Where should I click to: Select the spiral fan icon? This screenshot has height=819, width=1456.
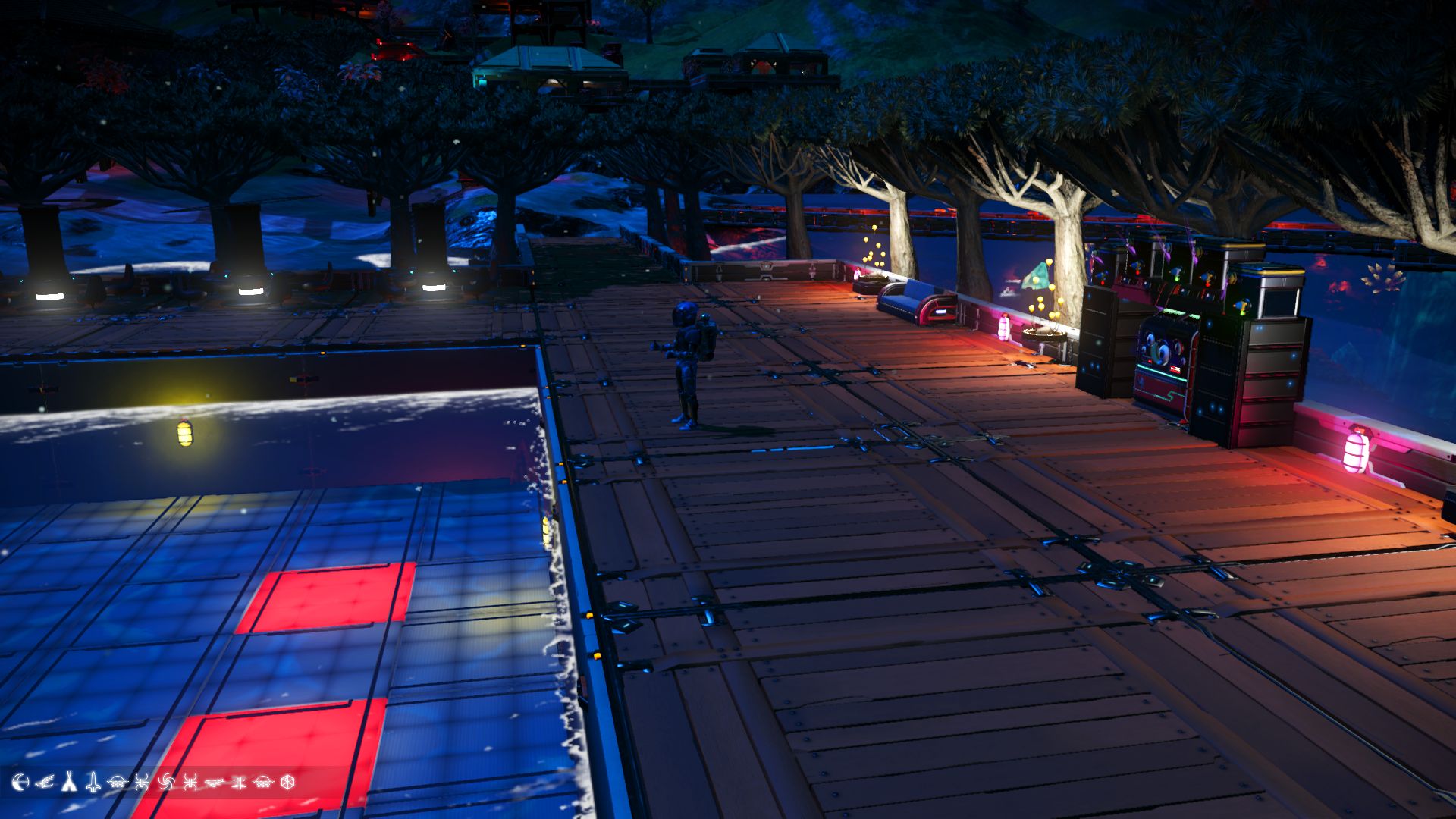(167, 786)
